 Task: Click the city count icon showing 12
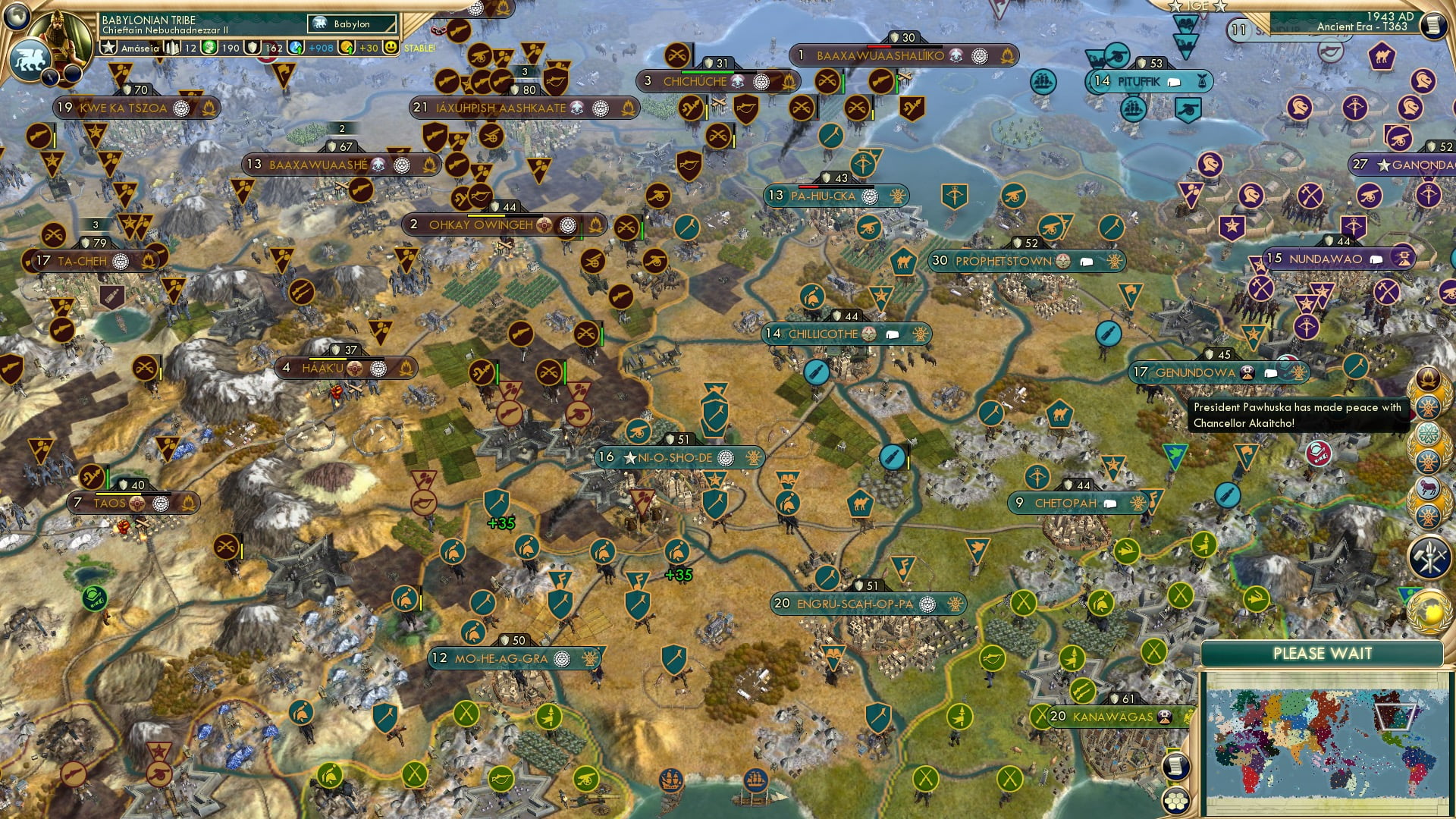(x=173, y=49)
